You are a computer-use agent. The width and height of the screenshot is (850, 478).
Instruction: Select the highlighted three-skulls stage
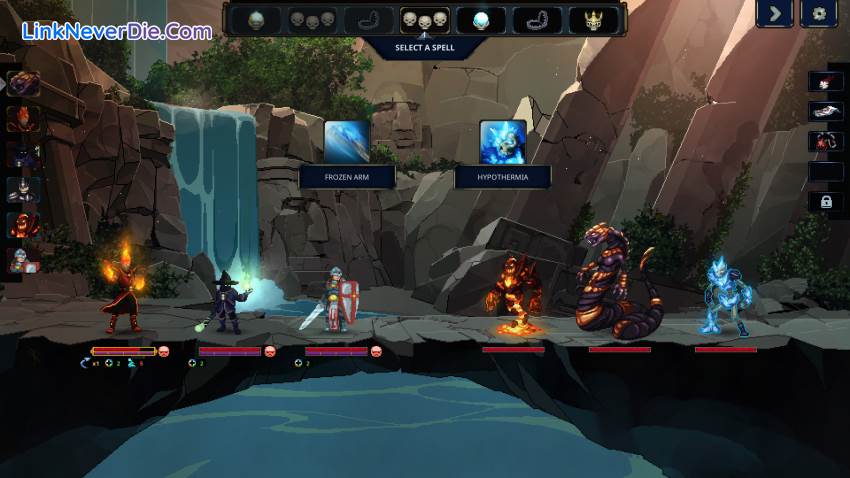[424, 20]
